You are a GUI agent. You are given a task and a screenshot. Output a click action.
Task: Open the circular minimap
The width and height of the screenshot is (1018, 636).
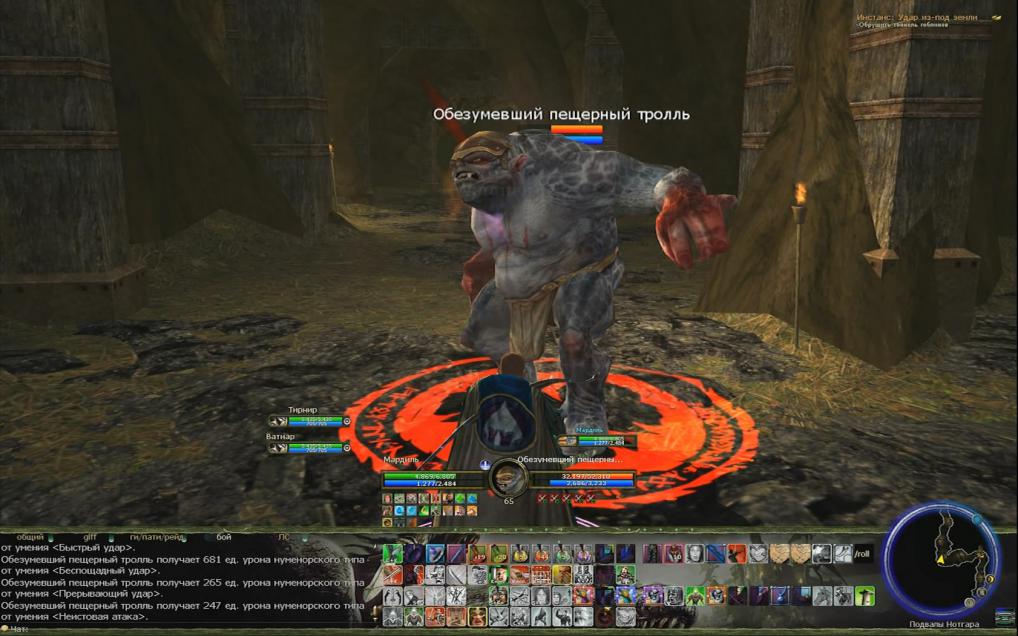tap(940, 560)
